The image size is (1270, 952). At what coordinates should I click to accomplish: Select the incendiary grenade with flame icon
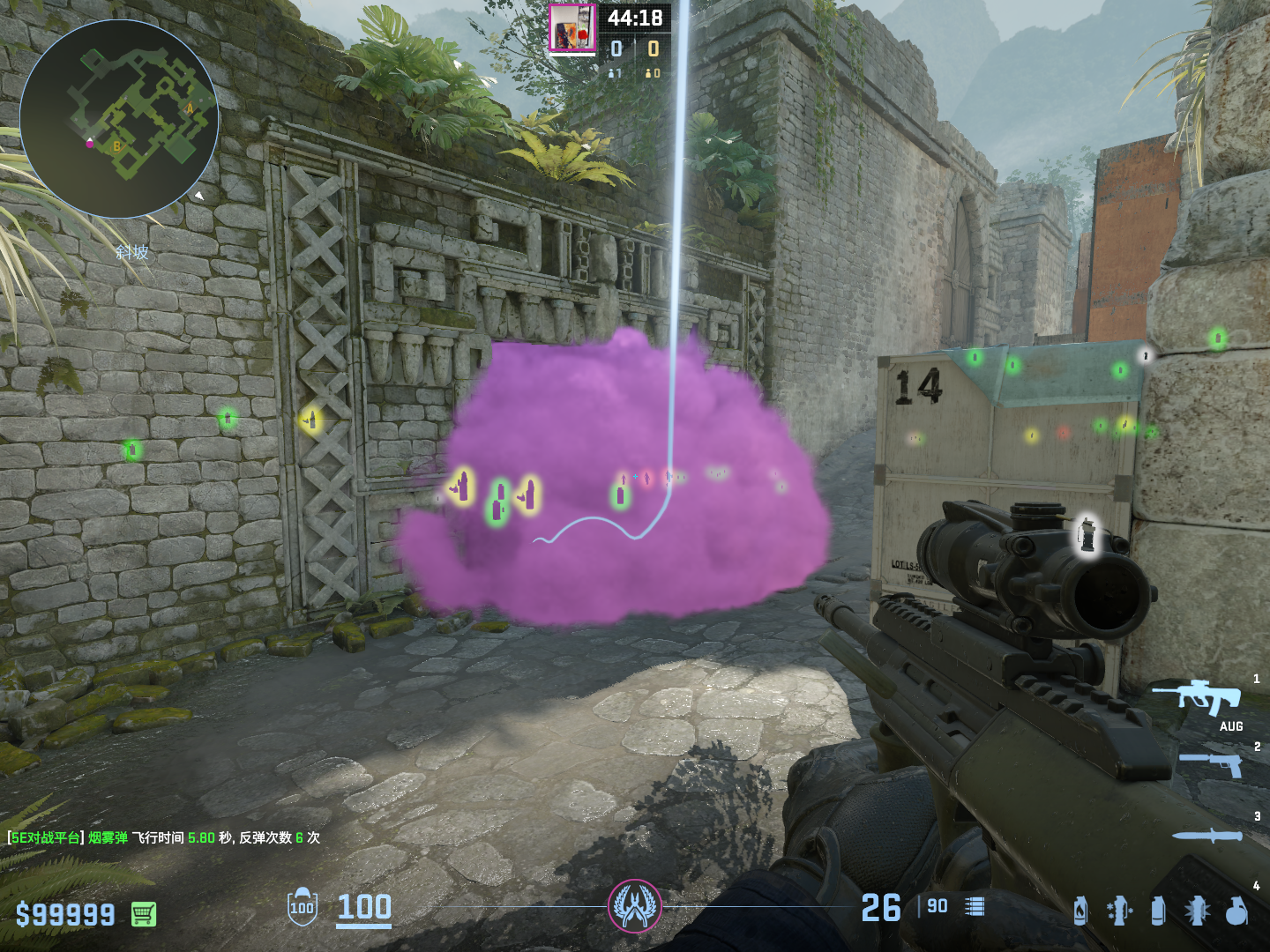(x=1080, y=911)
